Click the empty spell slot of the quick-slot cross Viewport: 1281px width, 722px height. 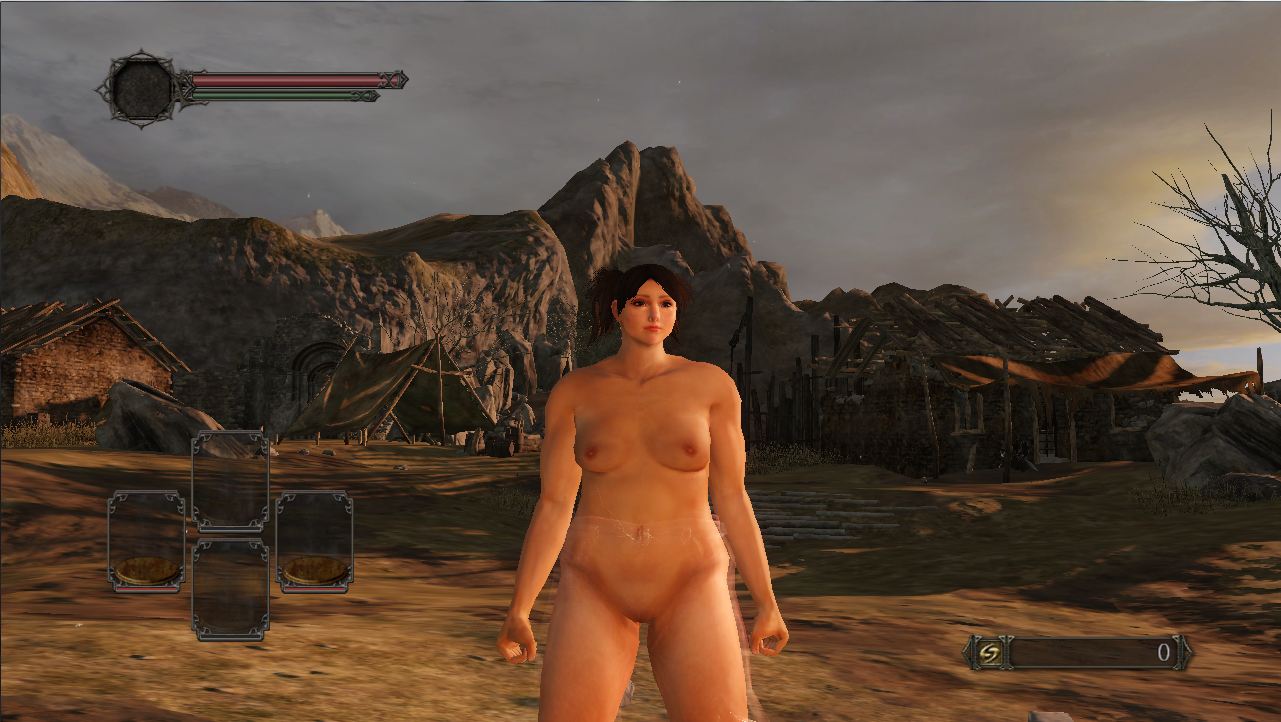point(230,480)
